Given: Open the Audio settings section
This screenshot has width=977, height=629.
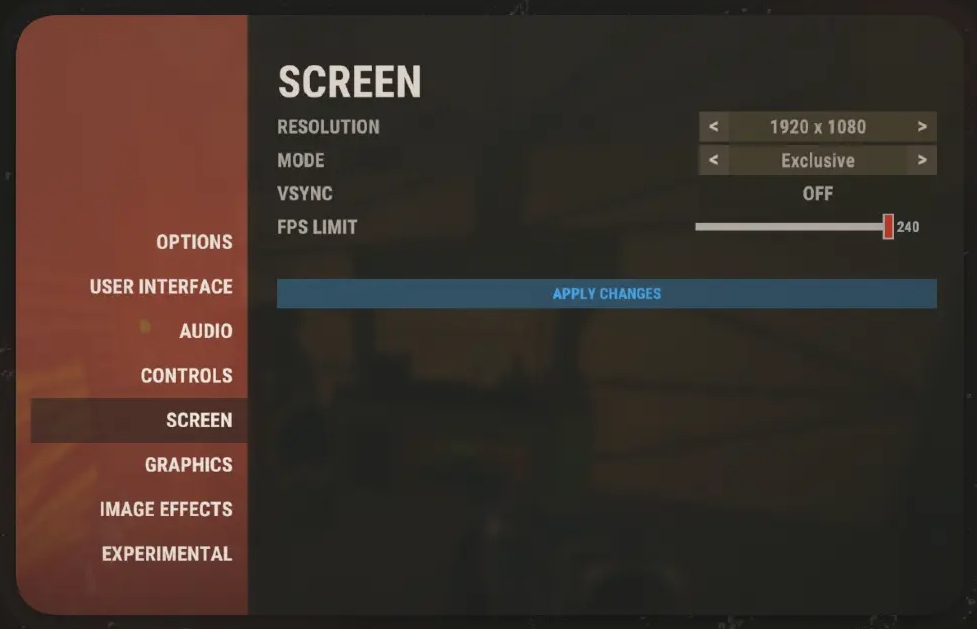Looking at the screenshot, I should point(206,331).
